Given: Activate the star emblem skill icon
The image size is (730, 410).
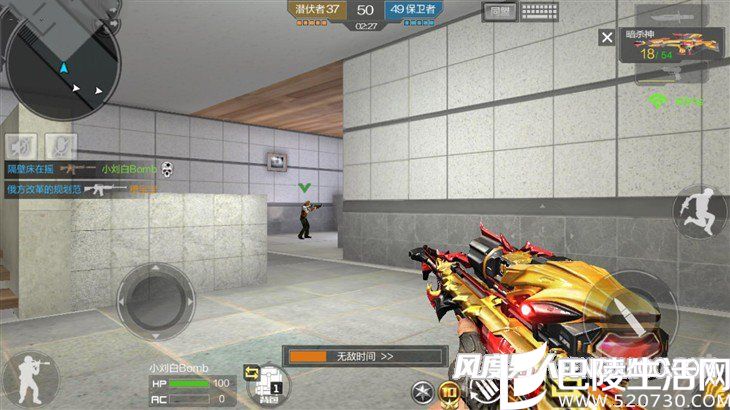Looking at the screenshot, I should click(423, 392).
